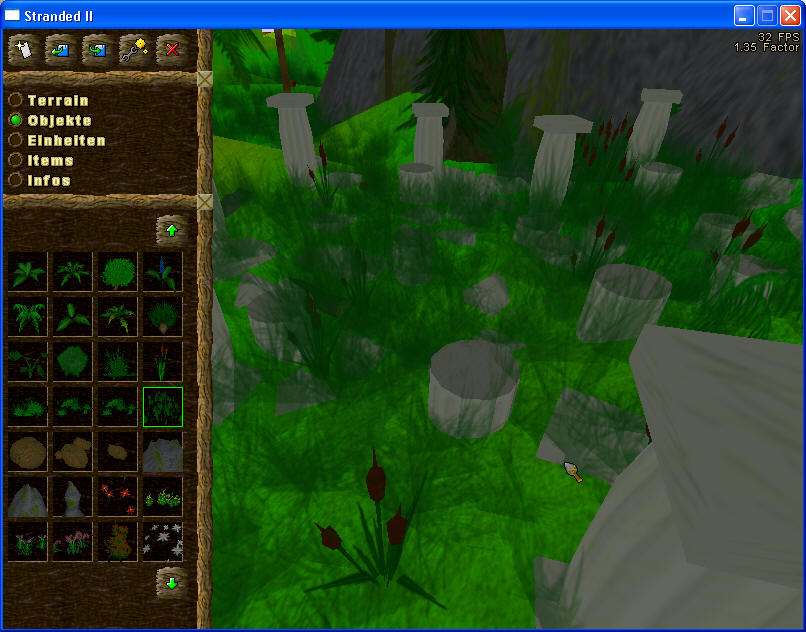
Task: Pick the red flowers object thumbnail
Action: tap(118, 497)
